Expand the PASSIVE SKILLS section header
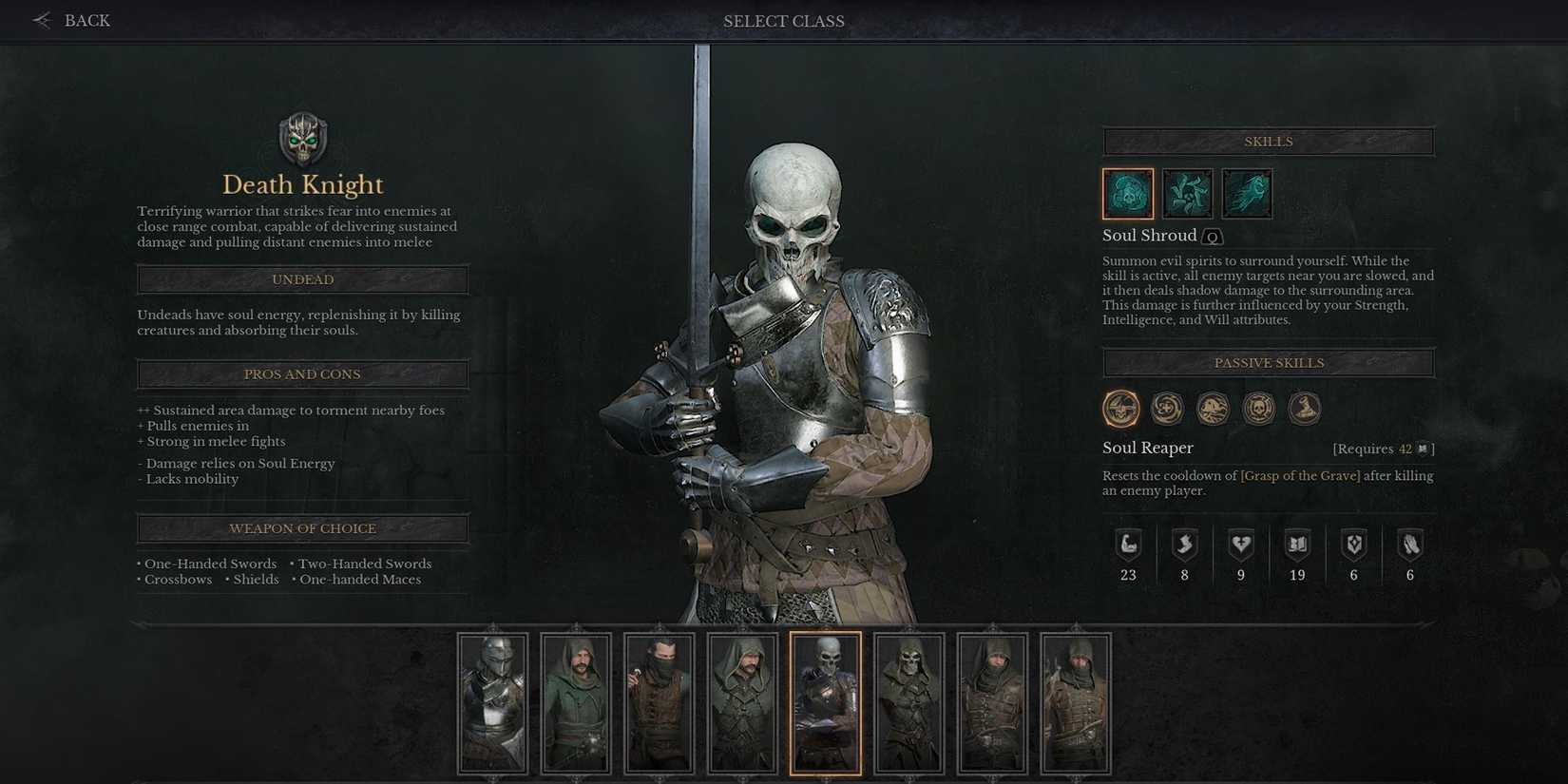Image resolution: width=1568 pixels, height=784 pixels. point(1268,362)
